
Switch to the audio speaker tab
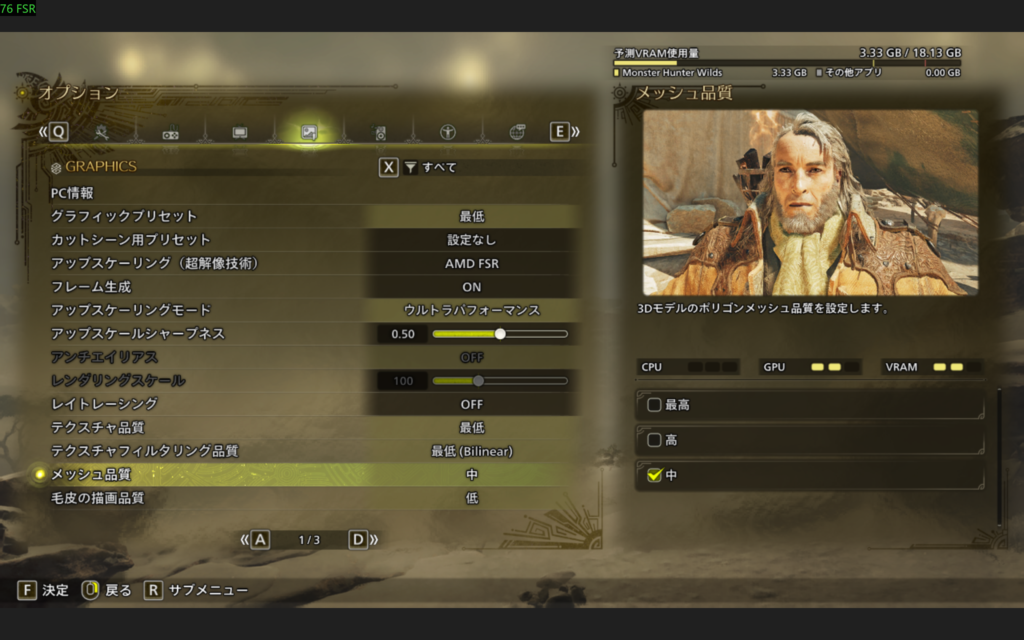pos(379,132)
